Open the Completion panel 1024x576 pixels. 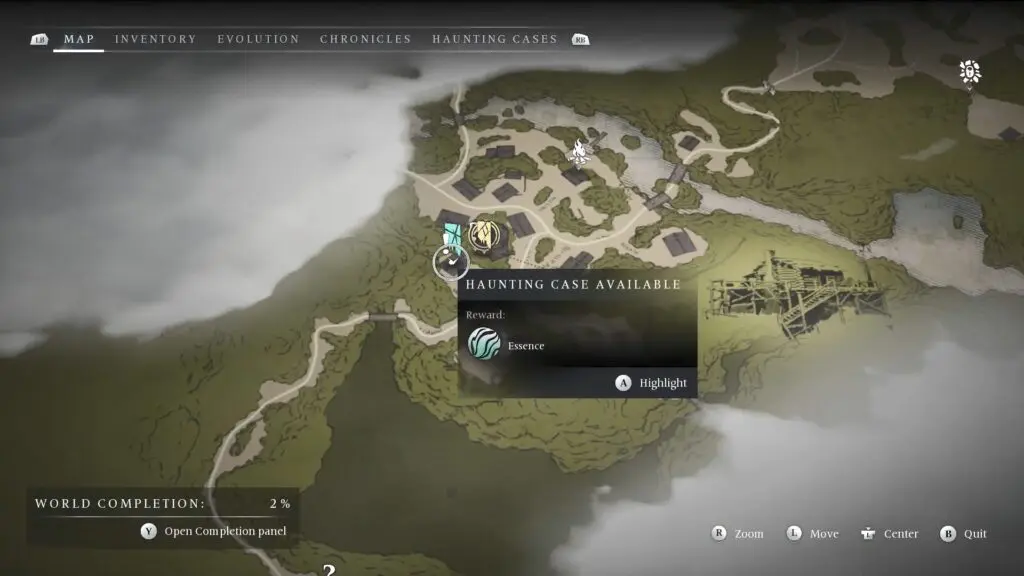(x=214, y=532)
